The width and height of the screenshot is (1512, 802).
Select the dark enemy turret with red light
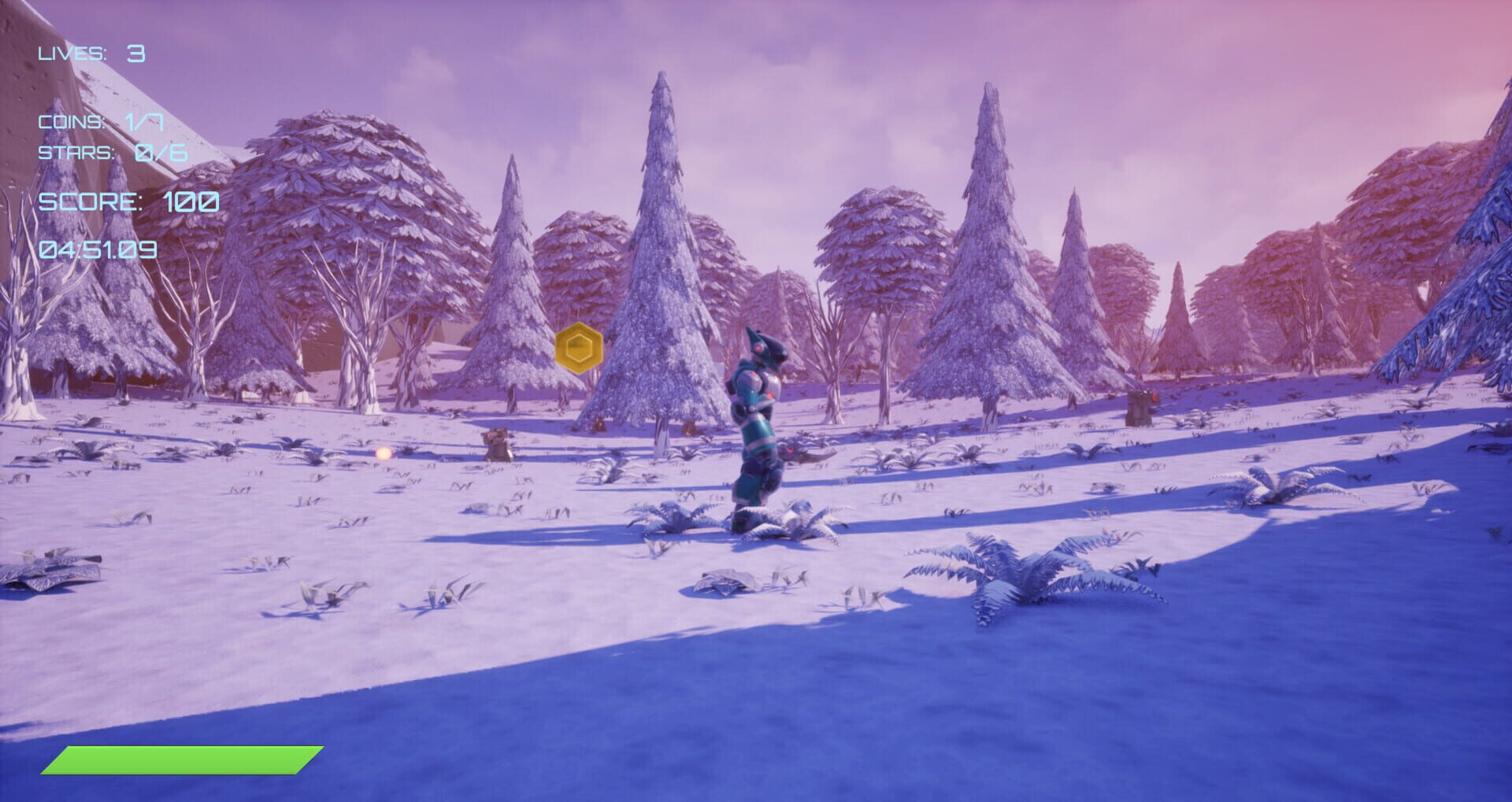click(1140, 408)
